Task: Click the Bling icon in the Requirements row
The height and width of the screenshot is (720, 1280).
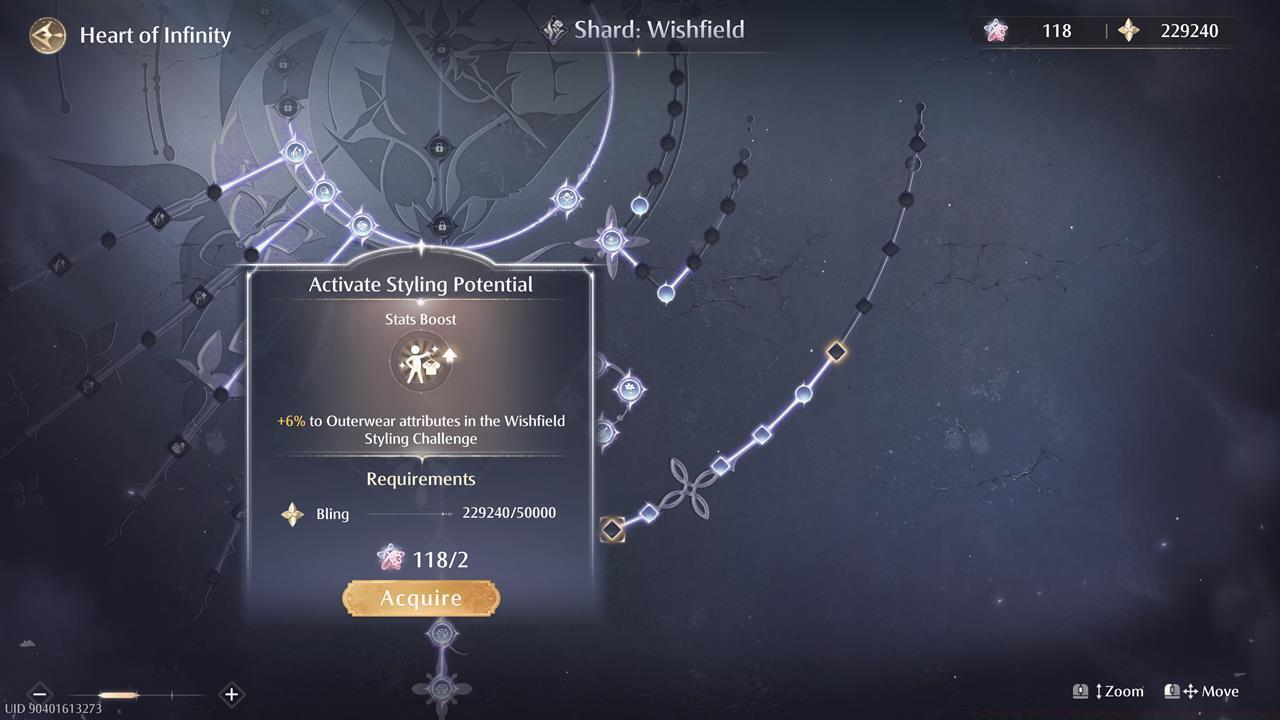Action: pos(291,514)
